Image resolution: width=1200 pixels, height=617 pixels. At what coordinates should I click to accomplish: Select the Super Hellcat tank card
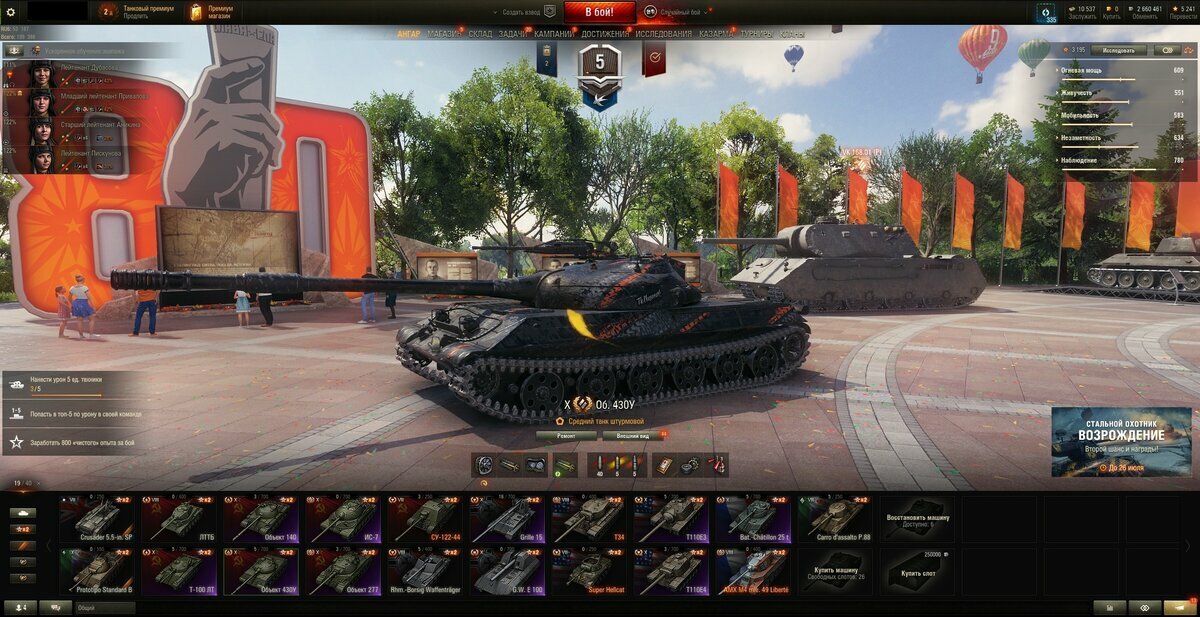coord(589,572)
